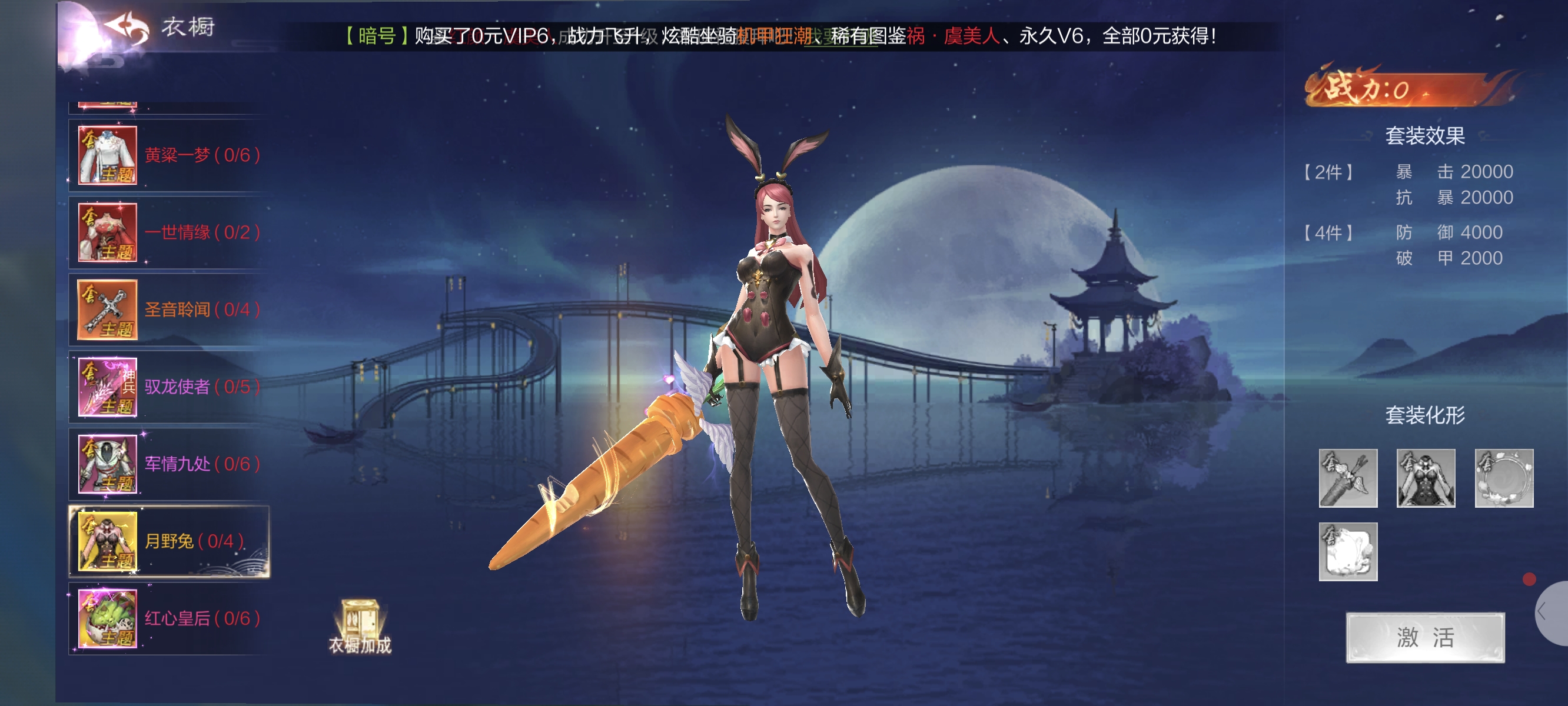Select the 驭龙使者 weapon set
This screenshot has width=1568, height=706.
(x=169, y=387)
